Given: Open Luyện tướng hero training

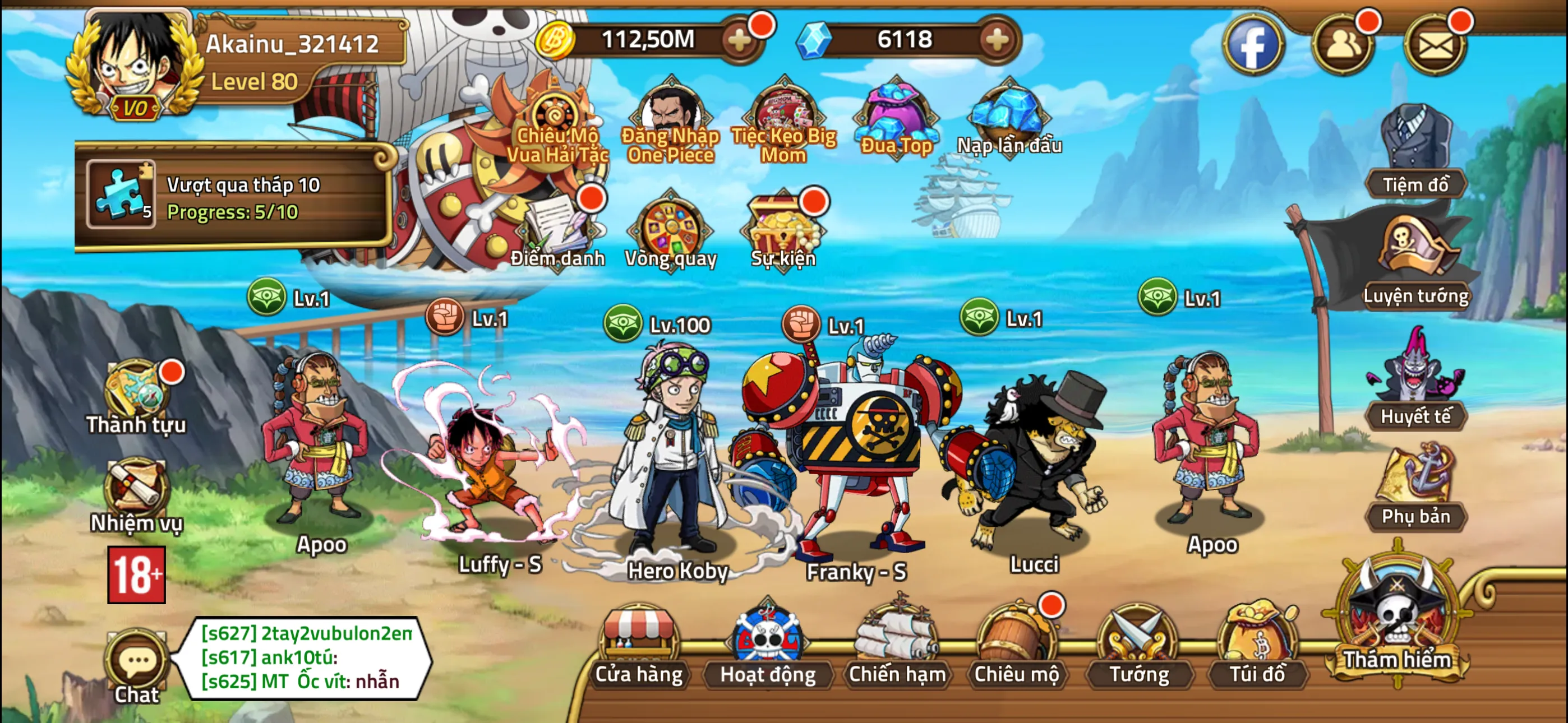Looking at the screenshot, I should pos(1418,258).
